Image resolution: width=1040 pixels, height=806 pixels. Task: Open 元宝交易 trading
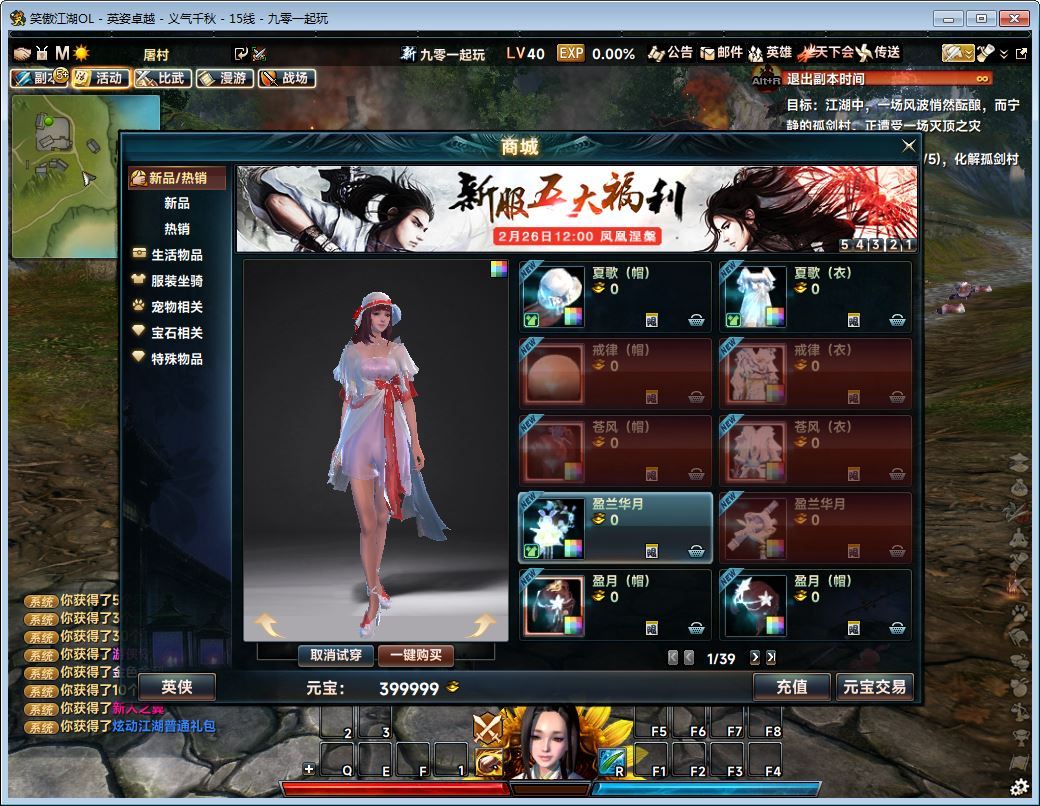pos(874,687)
